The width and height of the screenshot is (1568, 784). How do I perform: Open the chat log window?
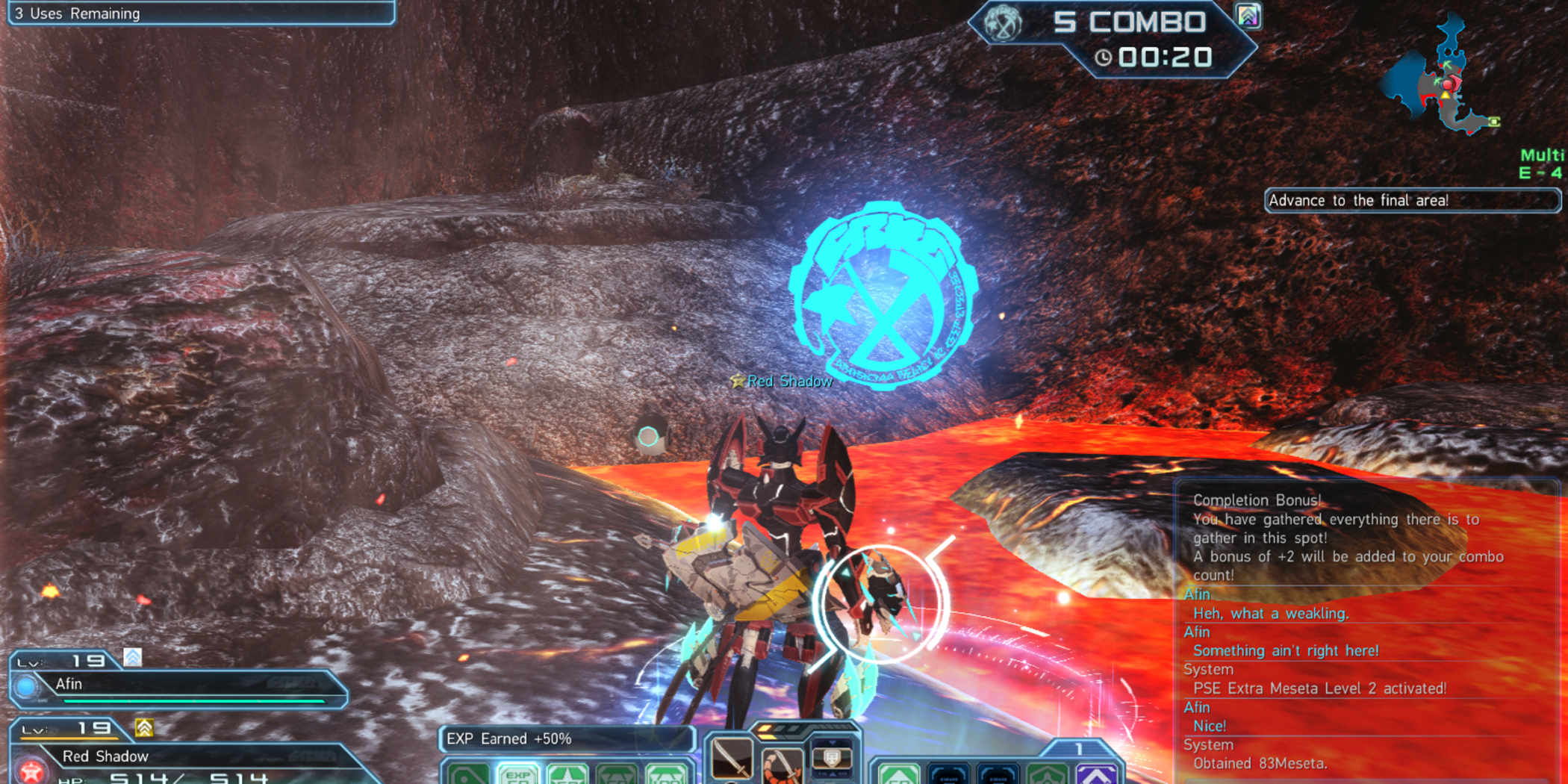click(x=1366, y=631)
